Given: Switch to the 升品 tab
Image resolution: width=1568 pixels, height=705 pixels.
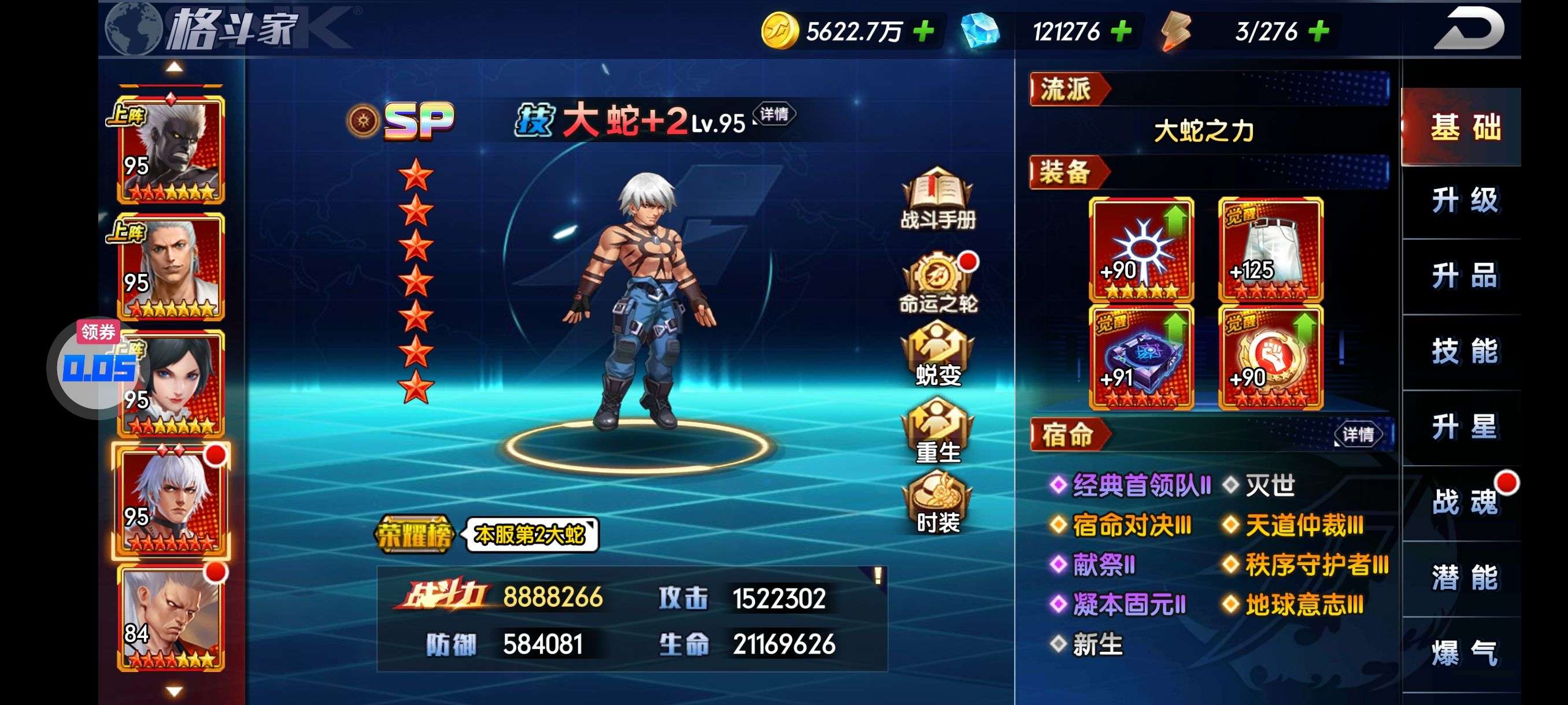Looking at the screenshot, I should pos(1463,276).
